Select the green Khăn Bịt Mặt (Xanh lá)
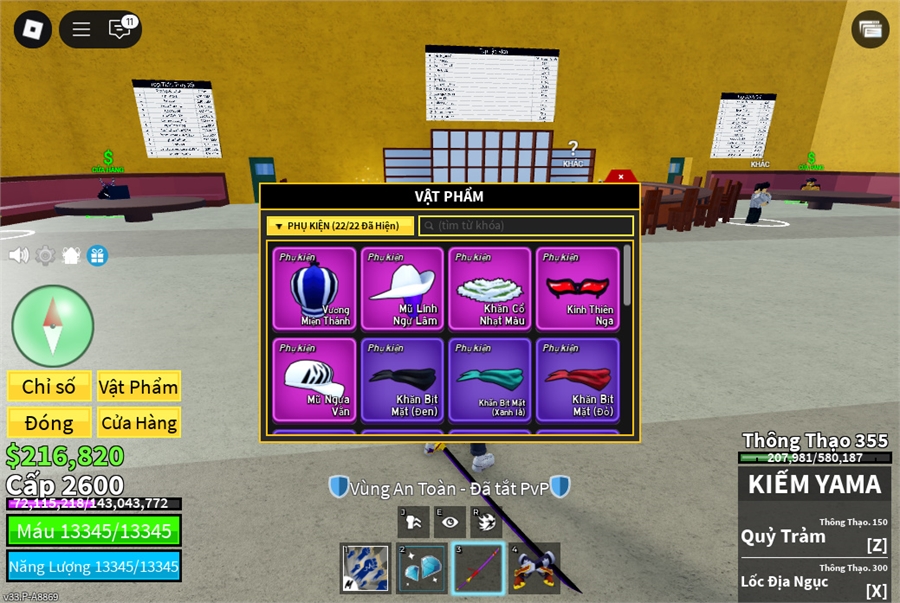 (x=490, y=379)
